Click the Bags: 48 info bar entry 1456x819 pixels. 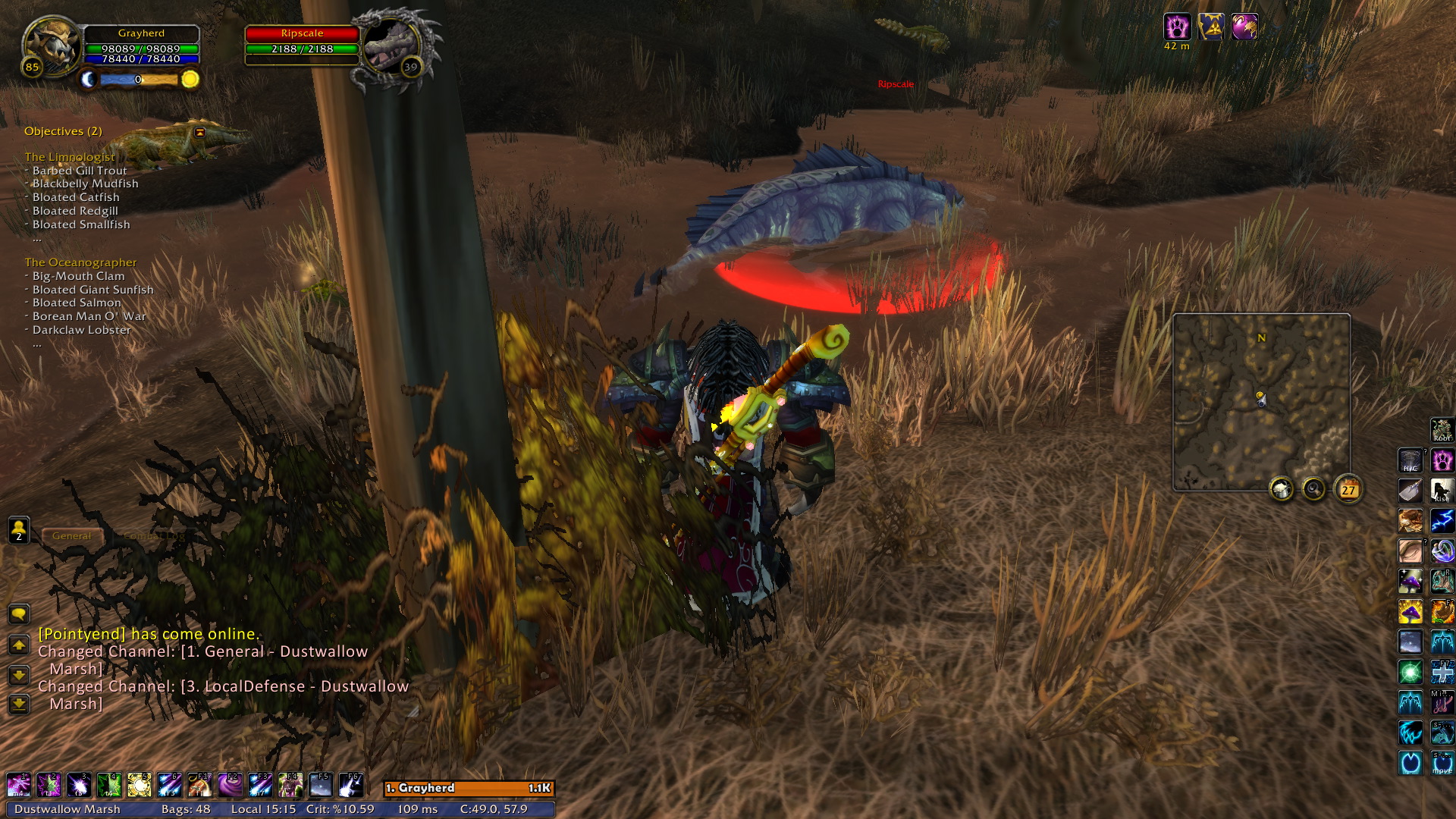[186, 809]
